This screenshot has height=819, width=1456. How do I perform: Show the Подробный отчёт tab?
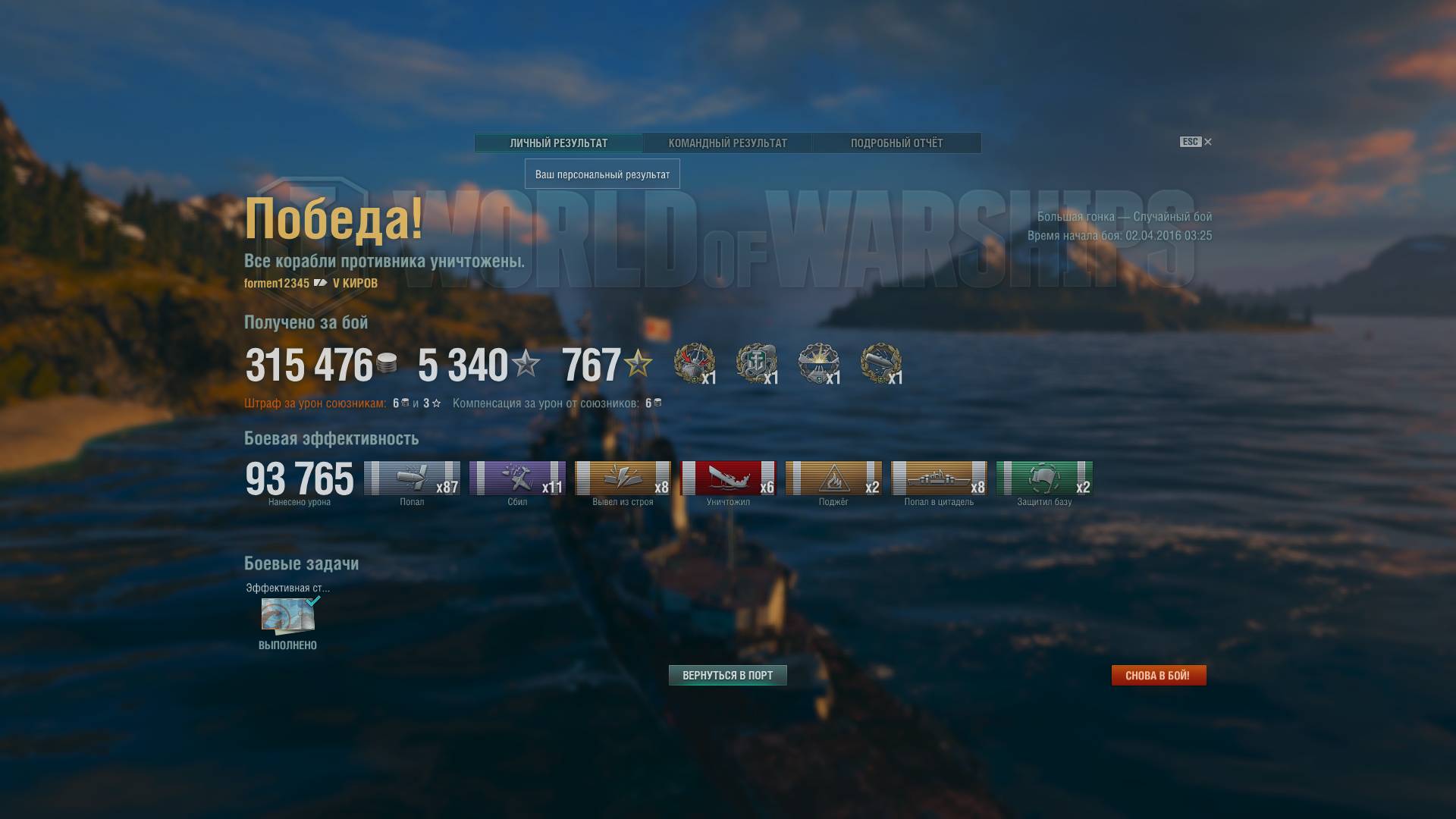896,143
